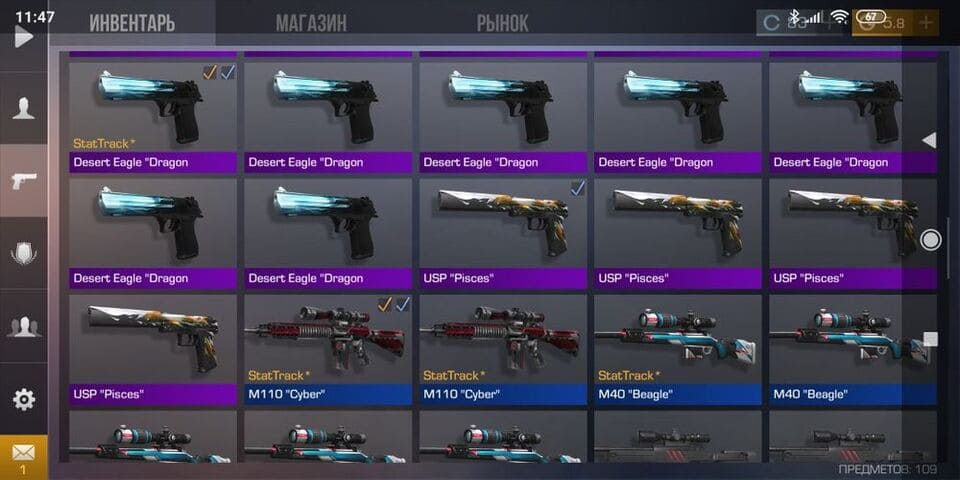Open the settings gear in the sidebar
960x480 pixels.
coord(23,400)
